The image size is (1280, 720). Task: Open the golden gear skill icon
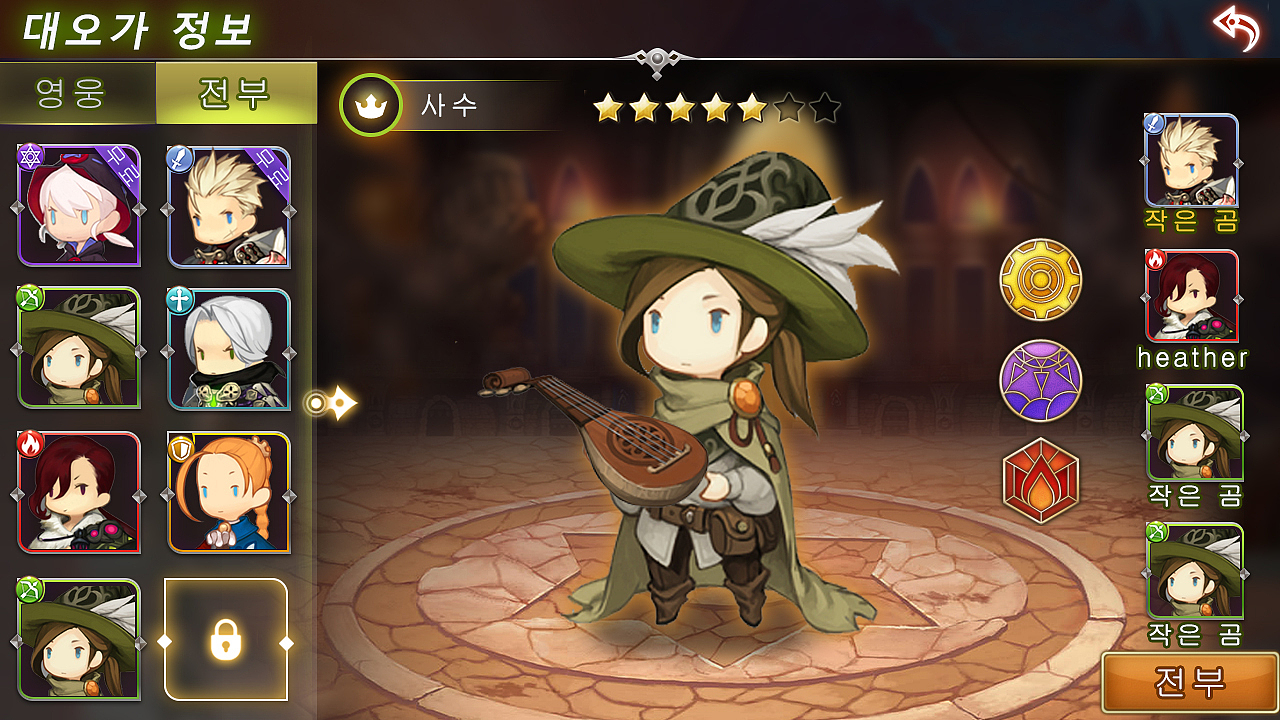[x=1041, y=279]
